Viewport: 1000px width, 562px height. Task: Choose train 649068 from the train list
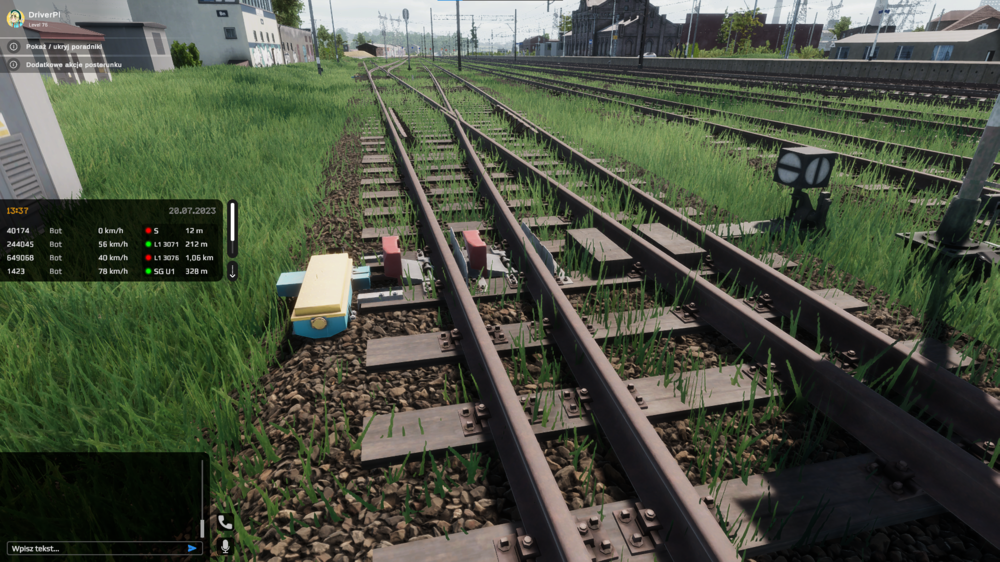pos(110,257)
